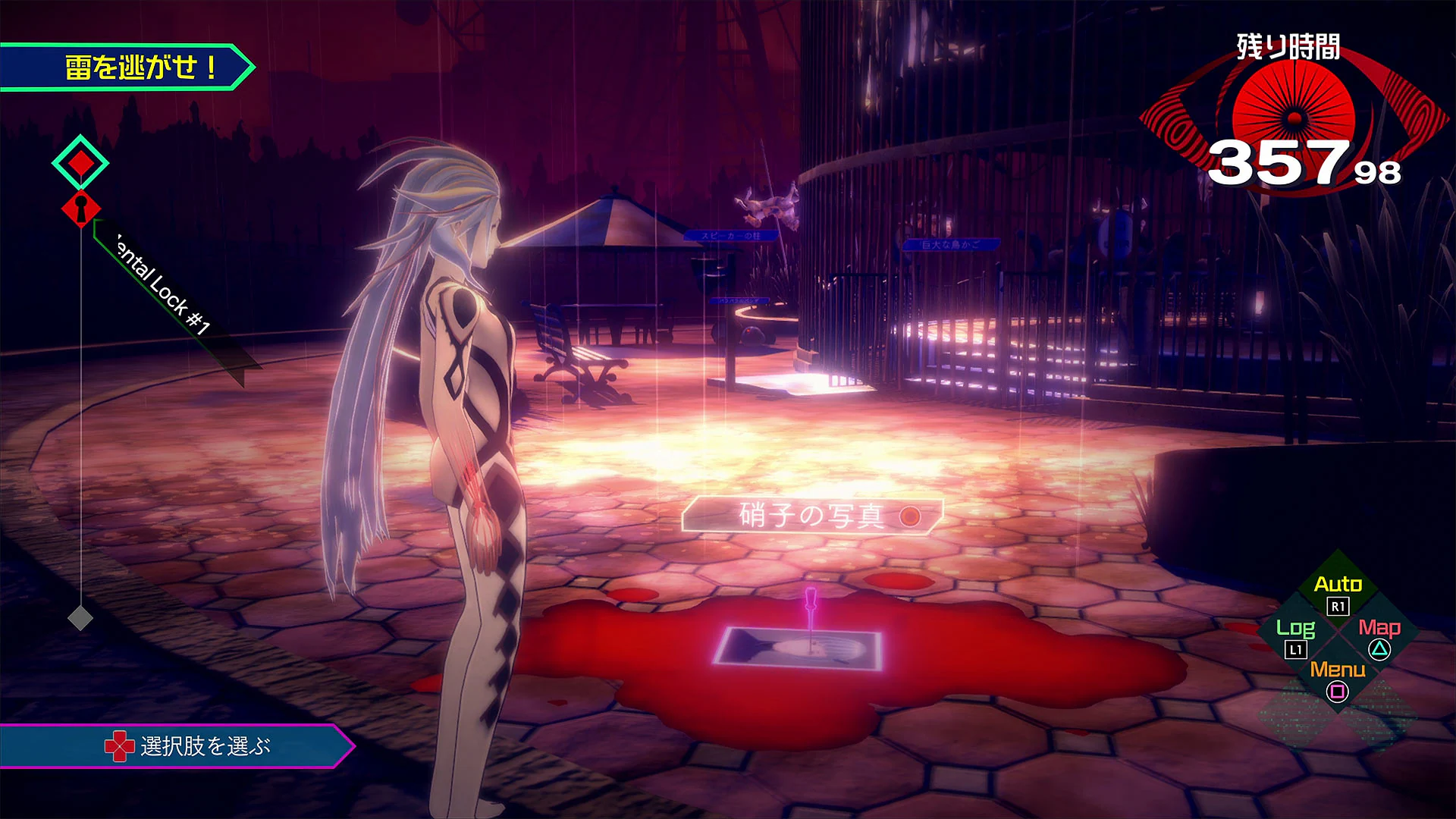This screenshot has width=1456, height=819.
Task: Click the vertical timer progress track on the left
Action: [x=80, y=417]
